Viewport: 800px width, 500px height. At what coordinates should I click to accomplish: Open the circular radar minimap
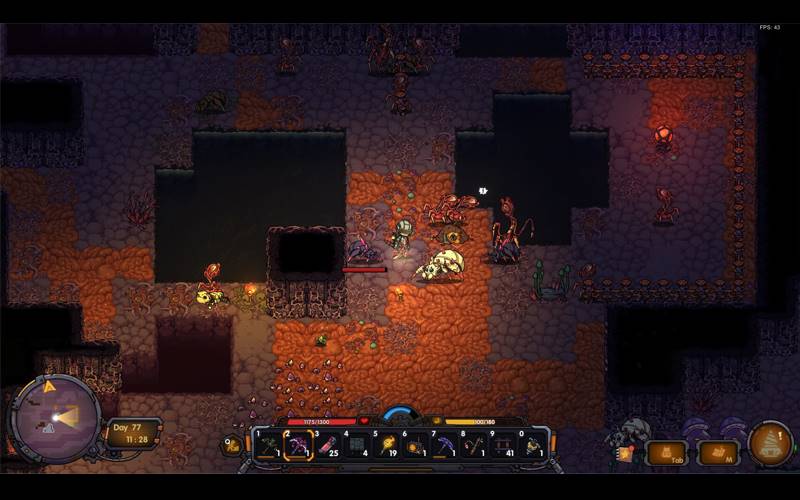click(x=54, y=419)
